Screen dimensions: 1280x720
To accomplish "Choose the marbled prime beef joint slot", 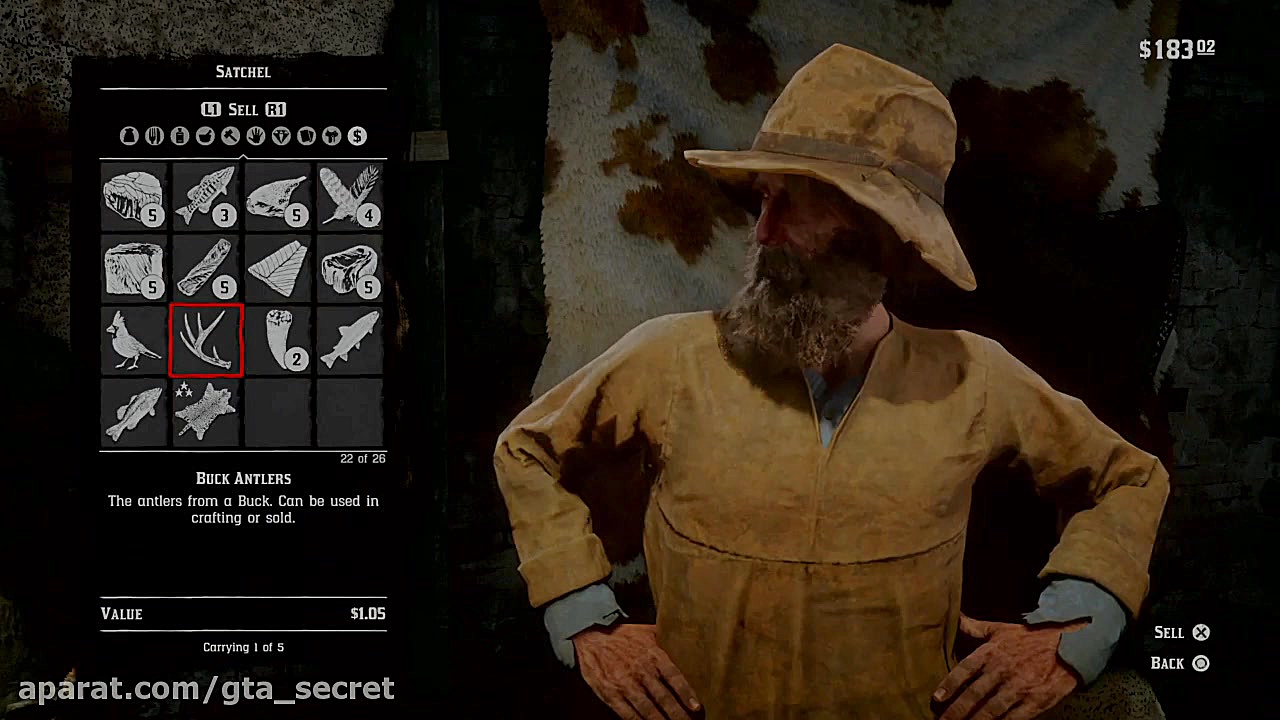I will tap(350, 269).
